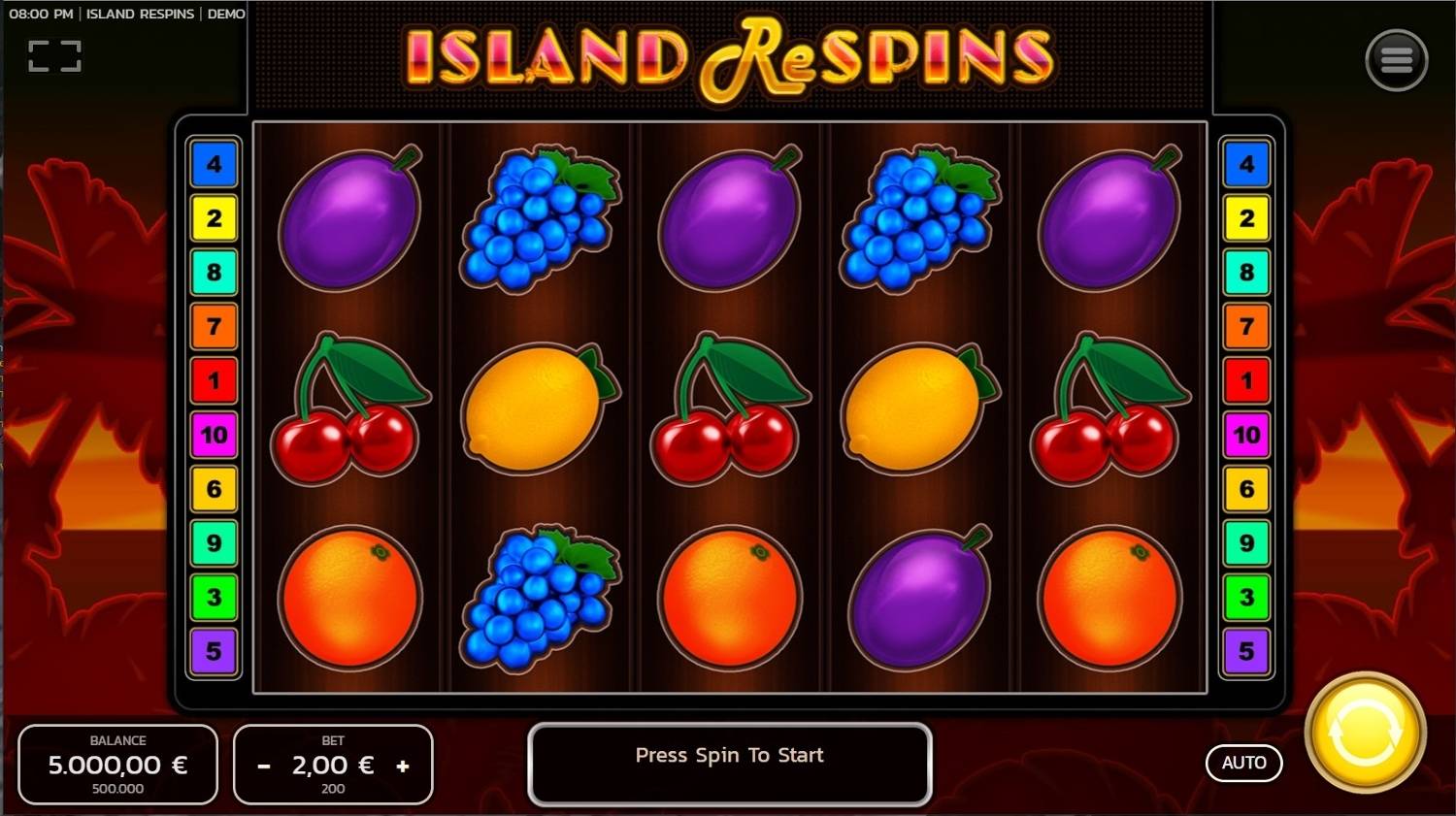Image resolution: width=1456 pixels, height=816 pixels.
Task: Click the cherries symbol on the middle reel
Action: (x=729, y=408)
